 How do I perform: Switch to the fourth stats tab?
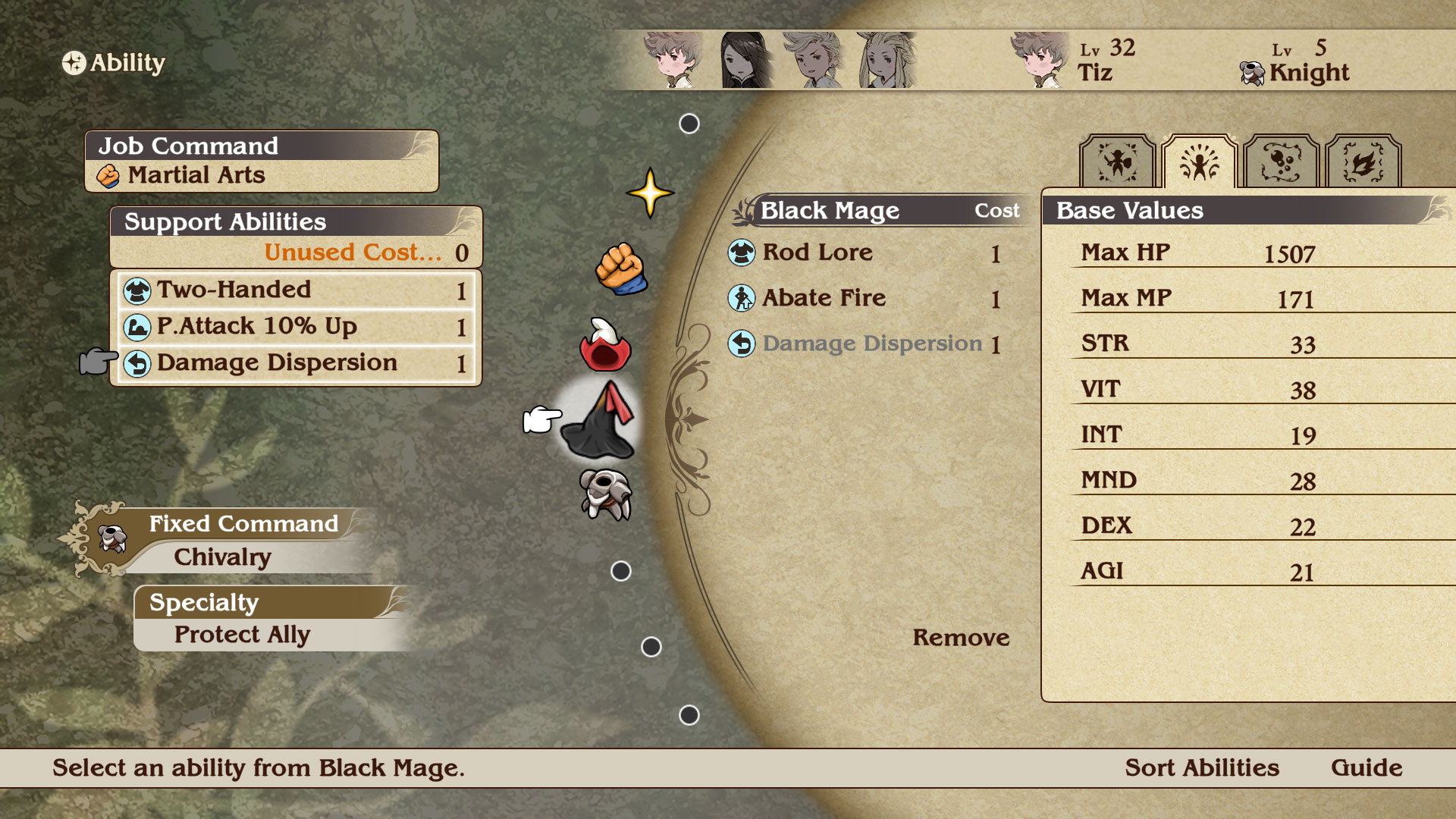point(1363,162)
